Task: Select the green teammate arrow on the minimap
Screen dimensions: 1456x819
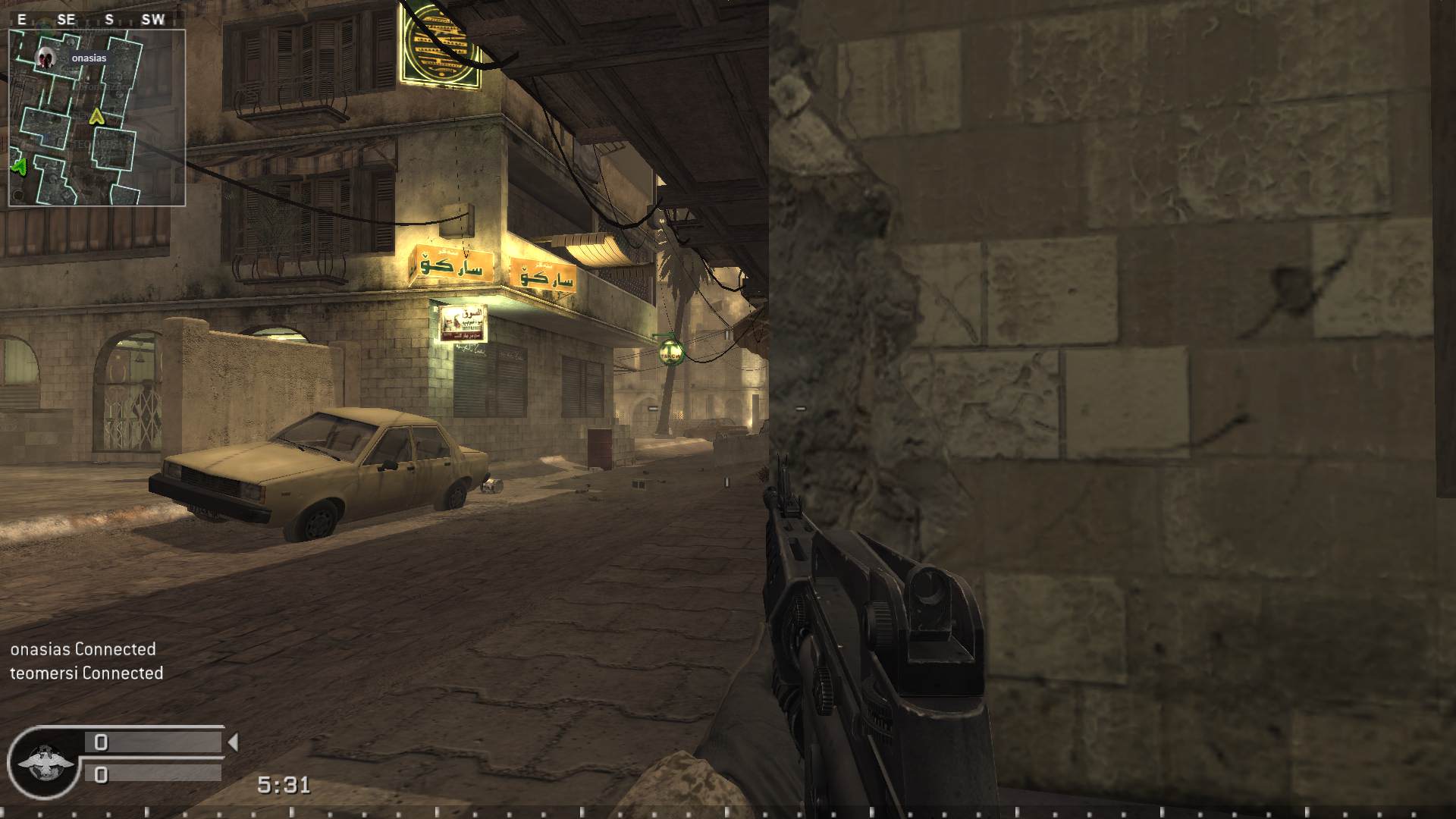Action: pos(20,167)
